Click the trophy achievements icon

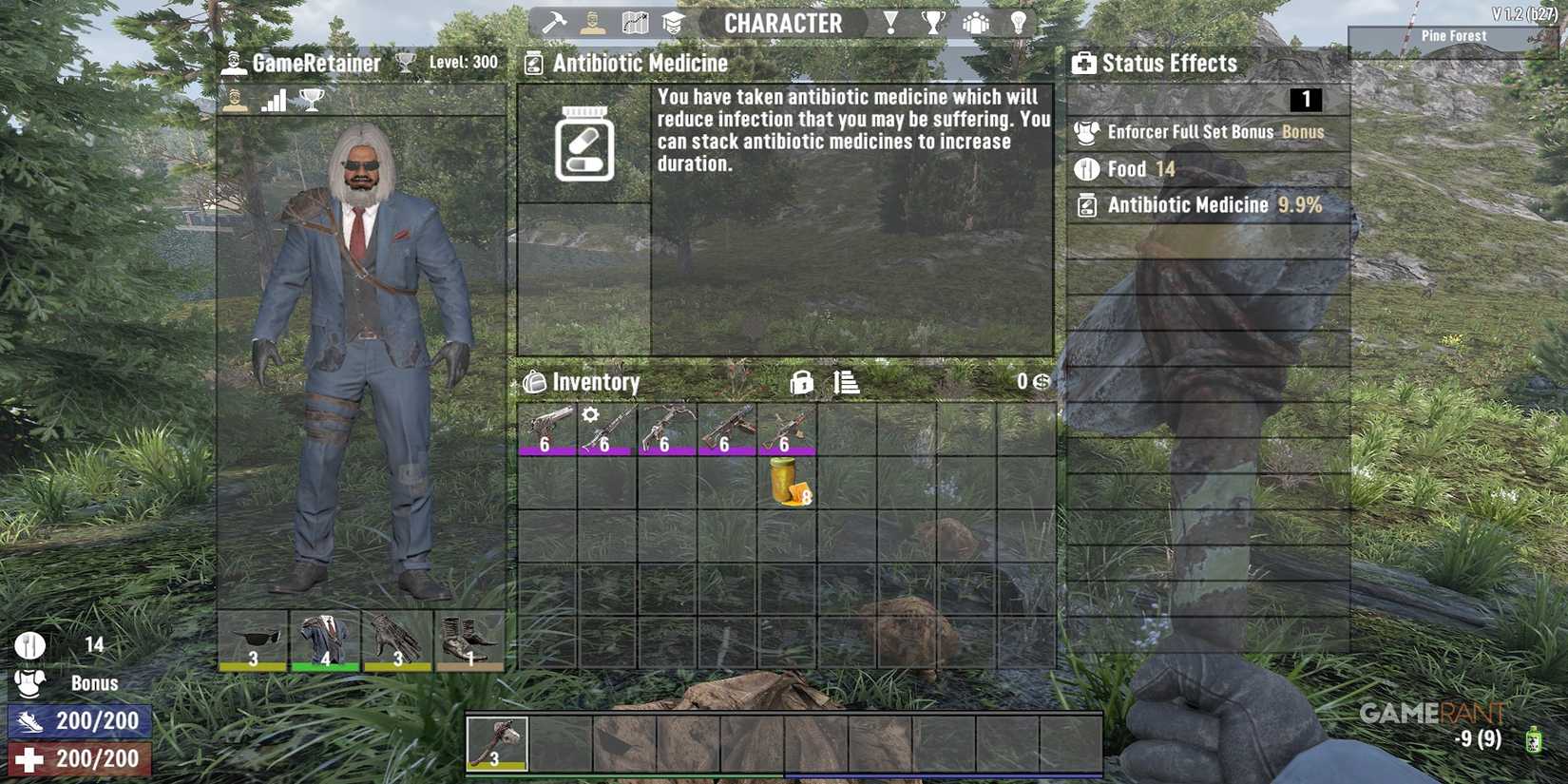933,22
